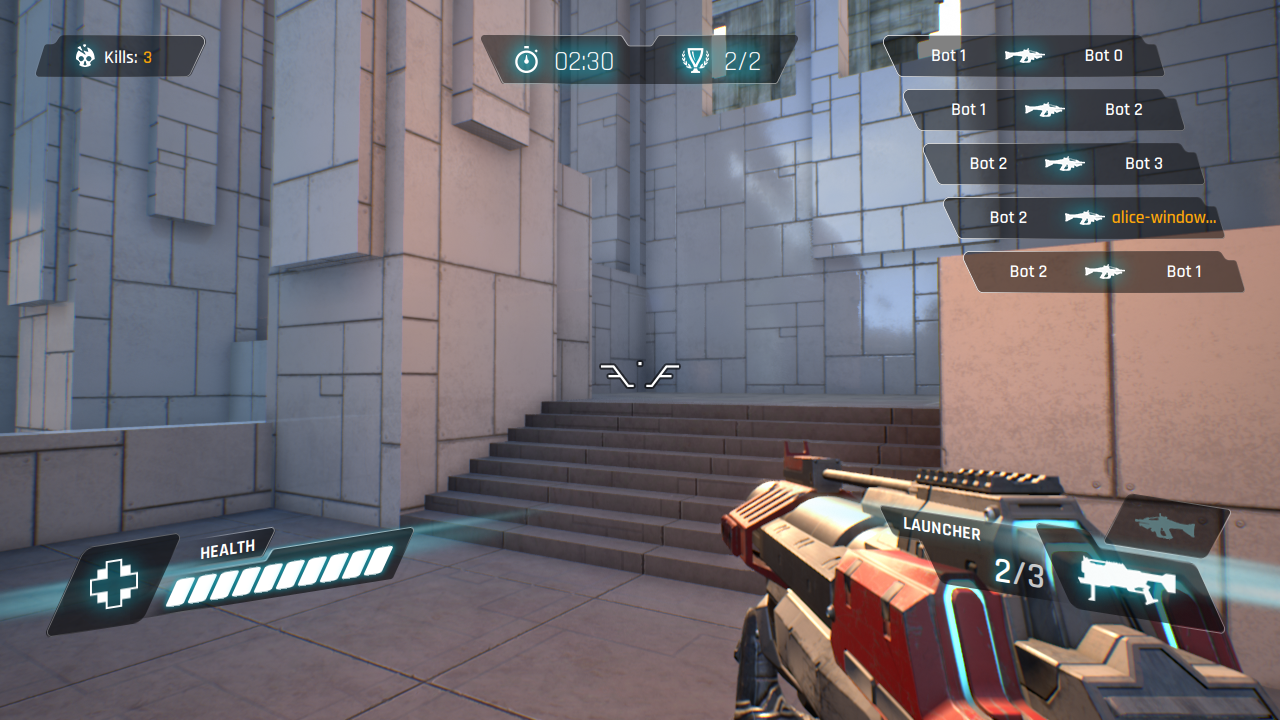Click the Bot 2 killed Bot 1 feed row
The image size is (1280, 720).
[1104, 272]
